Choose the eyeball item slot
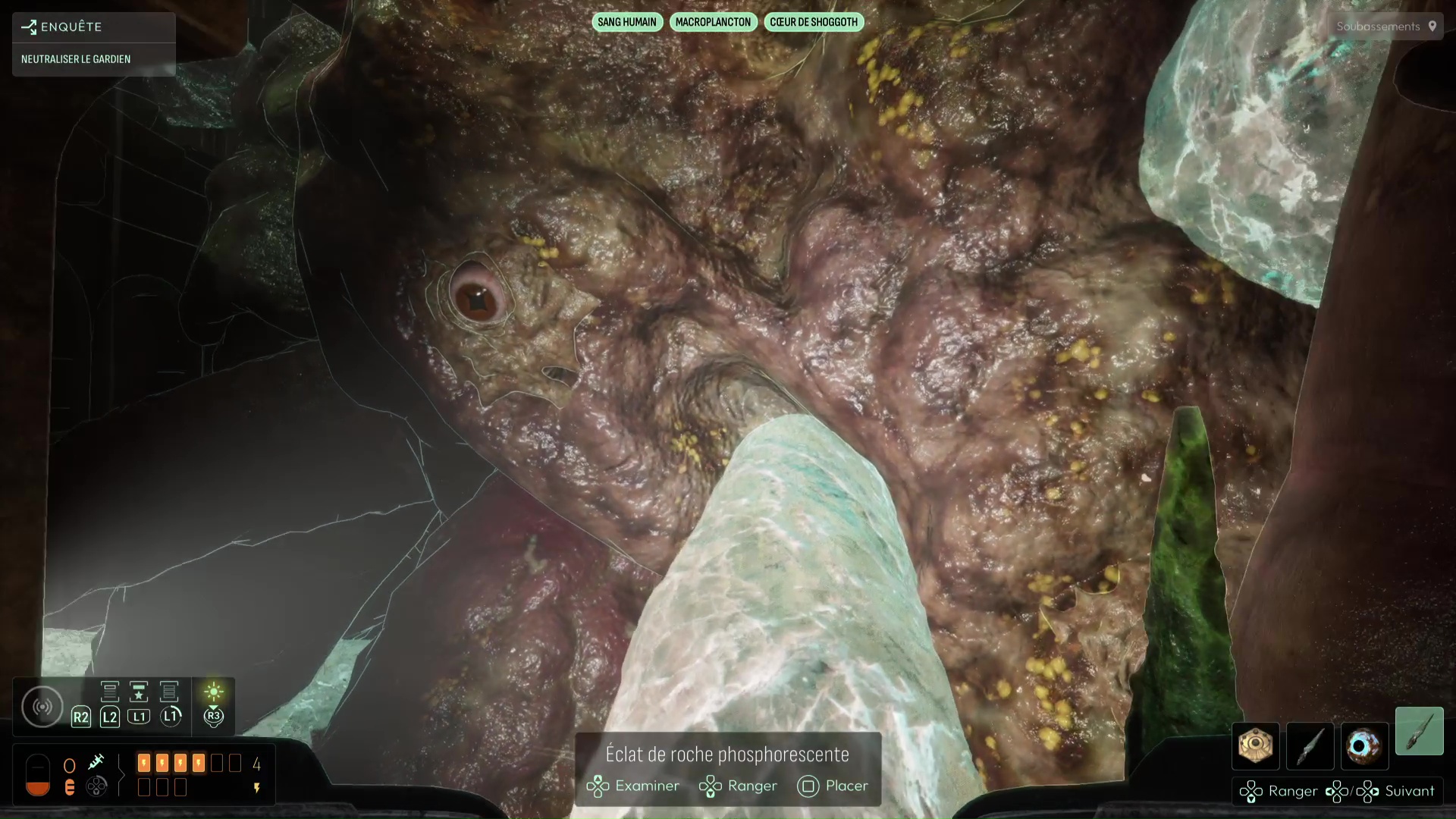1456x819 pixels. (x=1364, y=745)
